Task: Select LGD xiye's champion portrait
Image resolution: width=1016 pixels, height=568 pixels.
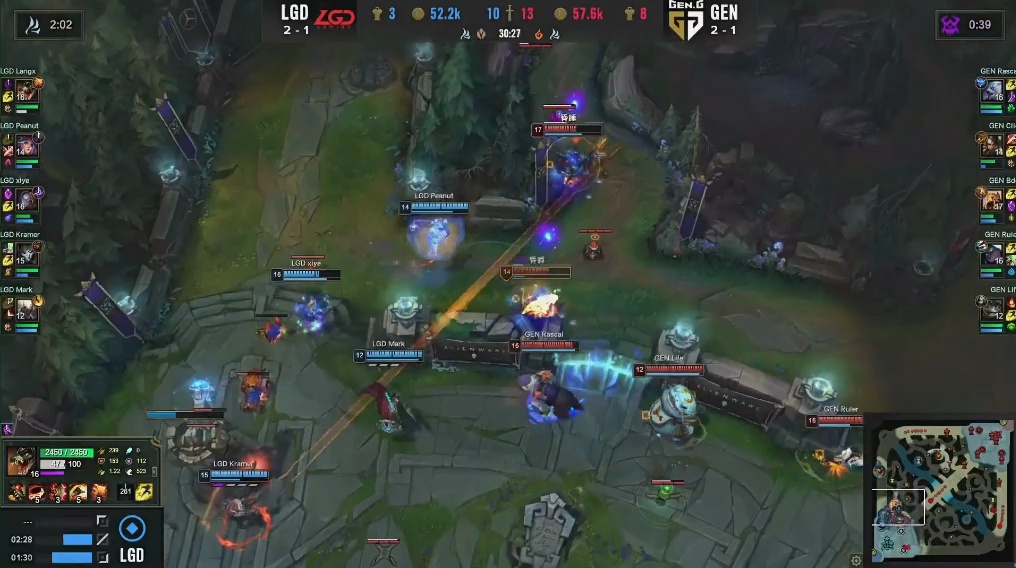Action: pyautogui.click(x=25, y=200)
